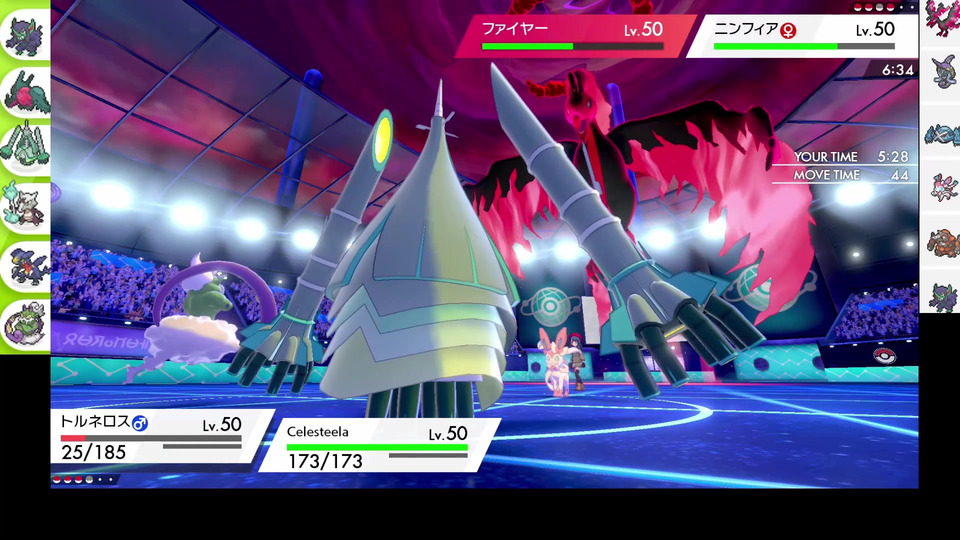Select the Galarian Moltres team icon

coord(940,19)
